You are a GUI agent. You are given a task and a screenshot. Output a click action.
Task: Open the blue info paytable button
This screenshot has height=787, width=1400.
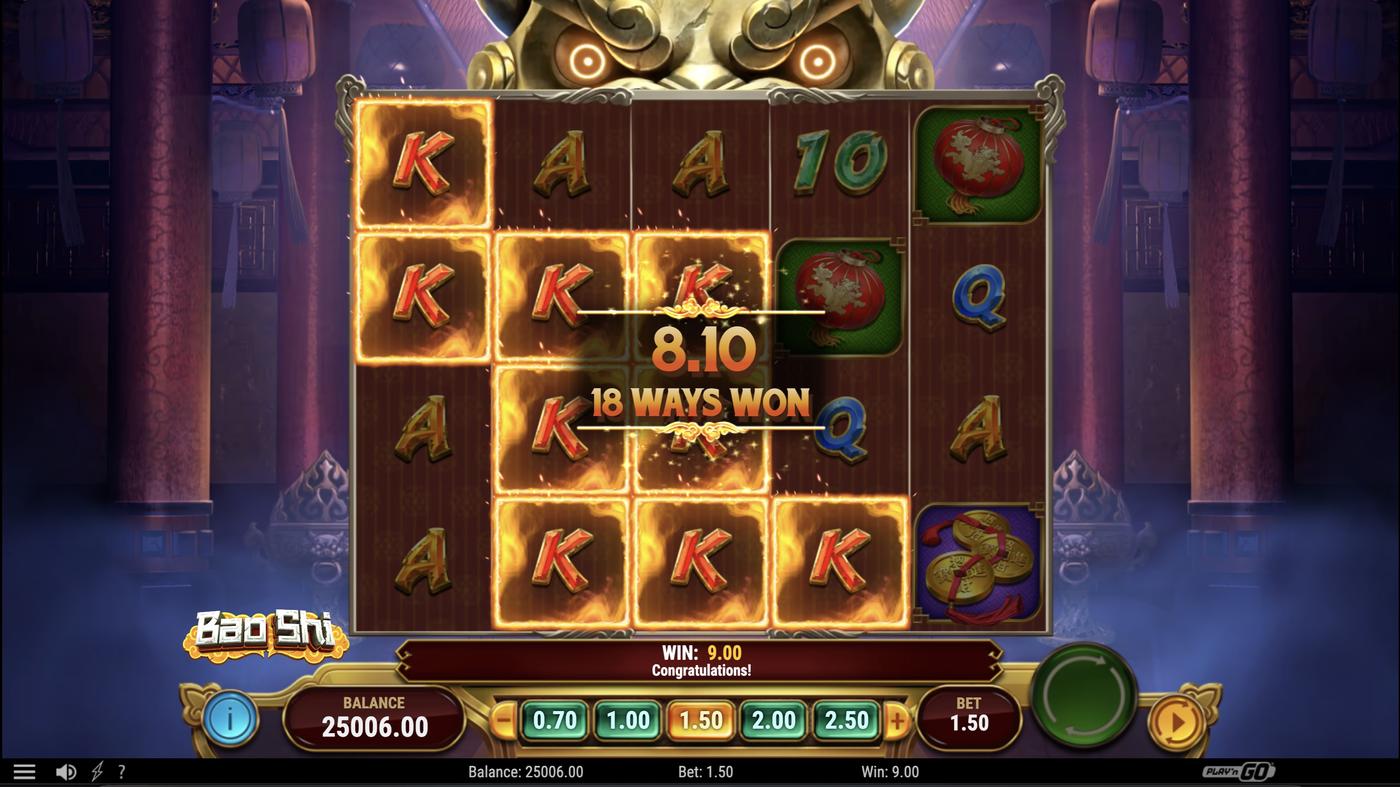(230, 718)
